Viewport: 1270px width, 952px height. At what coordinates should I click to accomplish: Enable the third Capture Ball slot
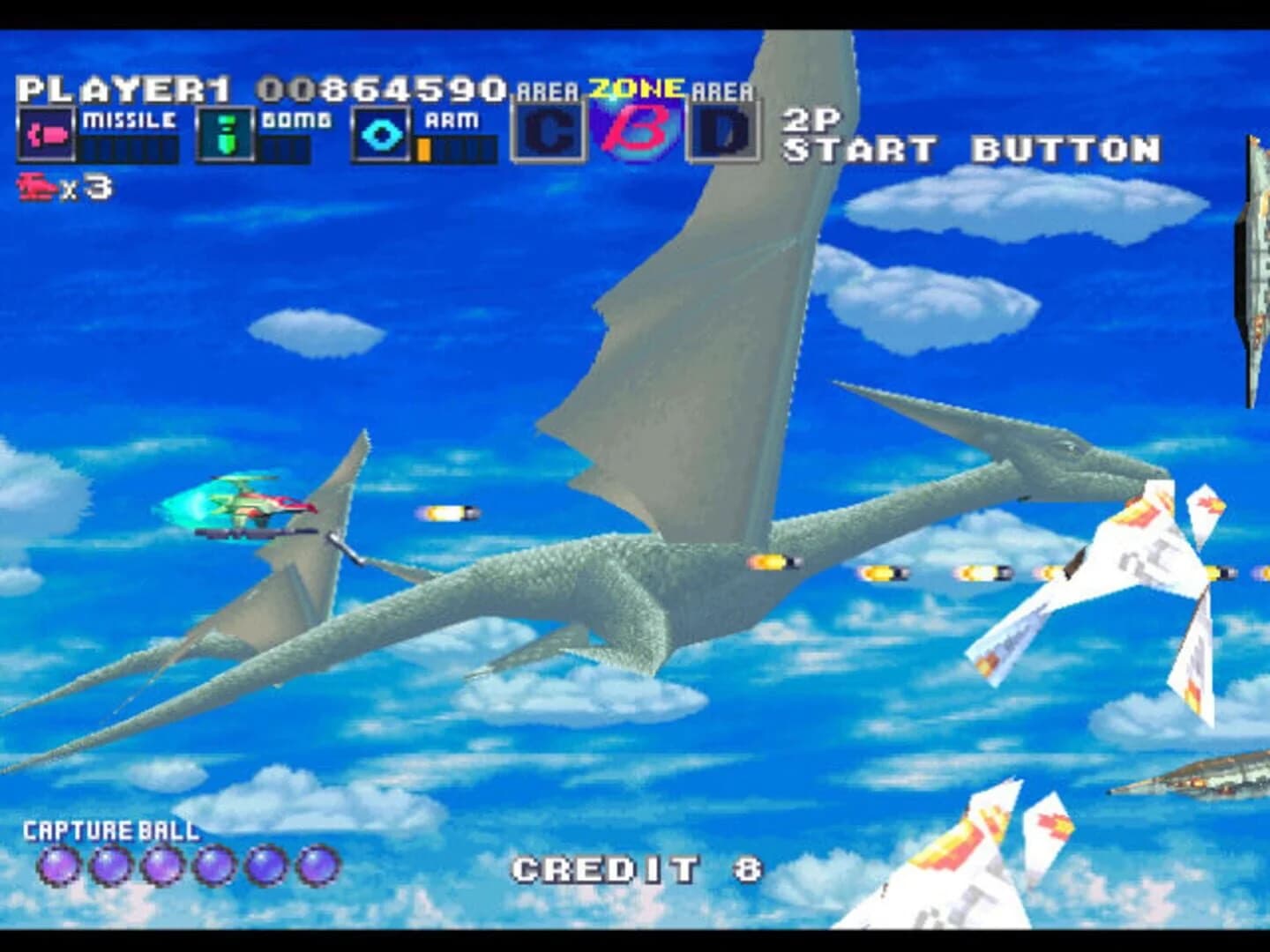coord(161,866)
